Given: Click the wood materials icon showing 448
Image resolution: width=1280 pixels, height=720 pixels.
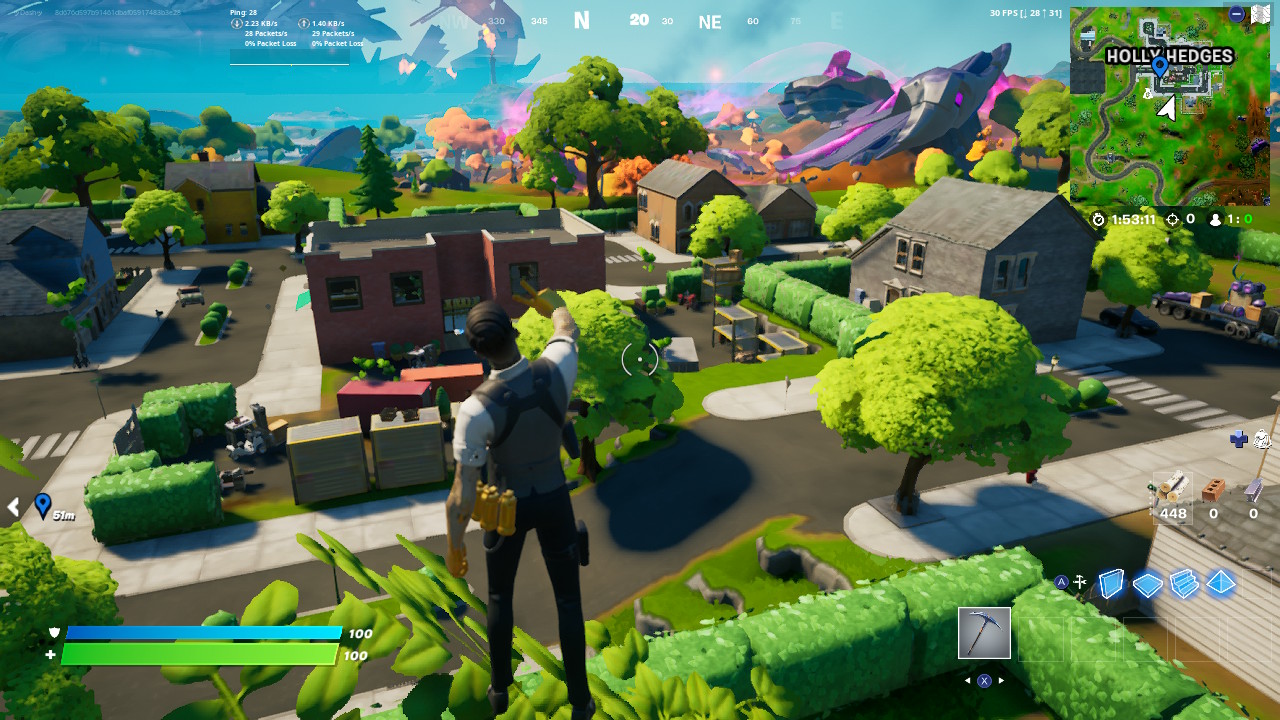Looking at the screenshot, I should point(1172,493).
